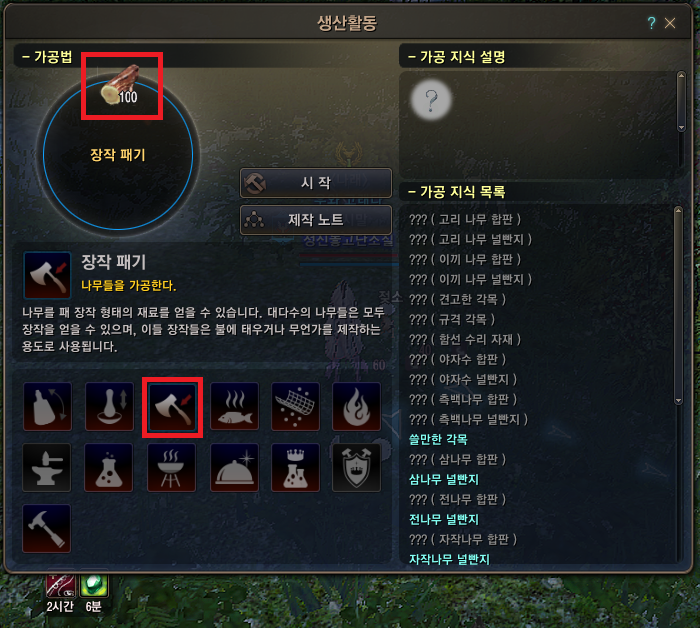This screenshot has height=628, width=700.
Task: Choose the bottle shaking processing icon
Action: click(x=47, y=406)
